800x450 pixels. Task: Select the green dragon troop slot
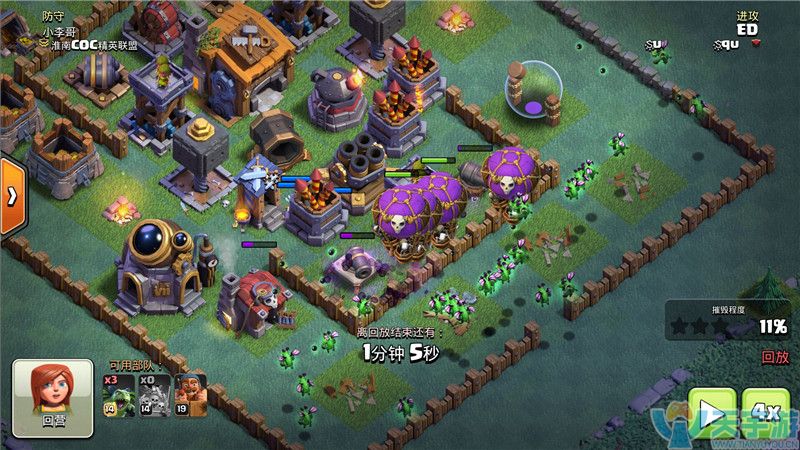(118, 396)
